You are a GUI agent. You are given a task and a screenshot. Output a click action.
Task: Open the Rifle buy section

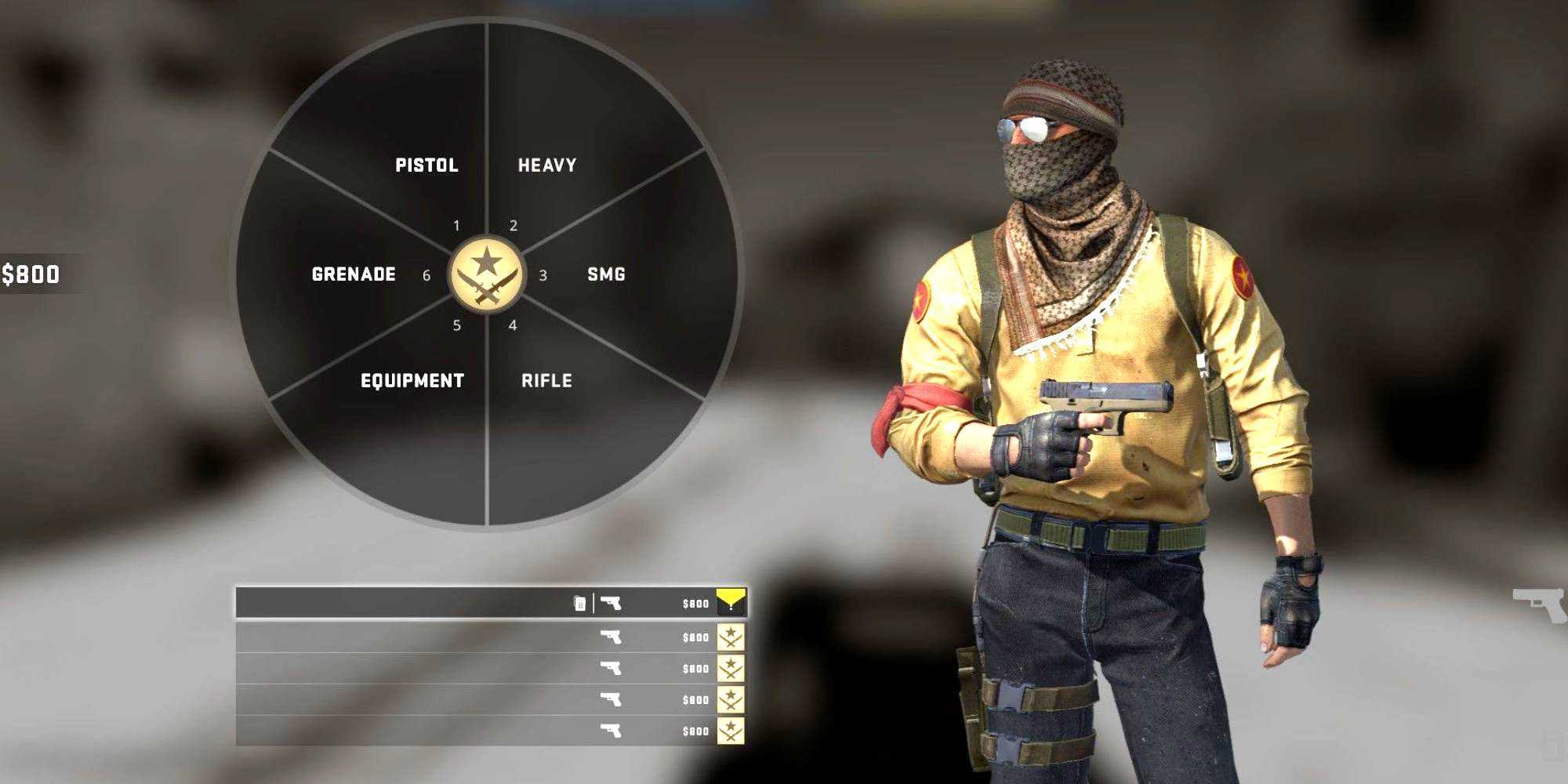[x=546, y=381]
